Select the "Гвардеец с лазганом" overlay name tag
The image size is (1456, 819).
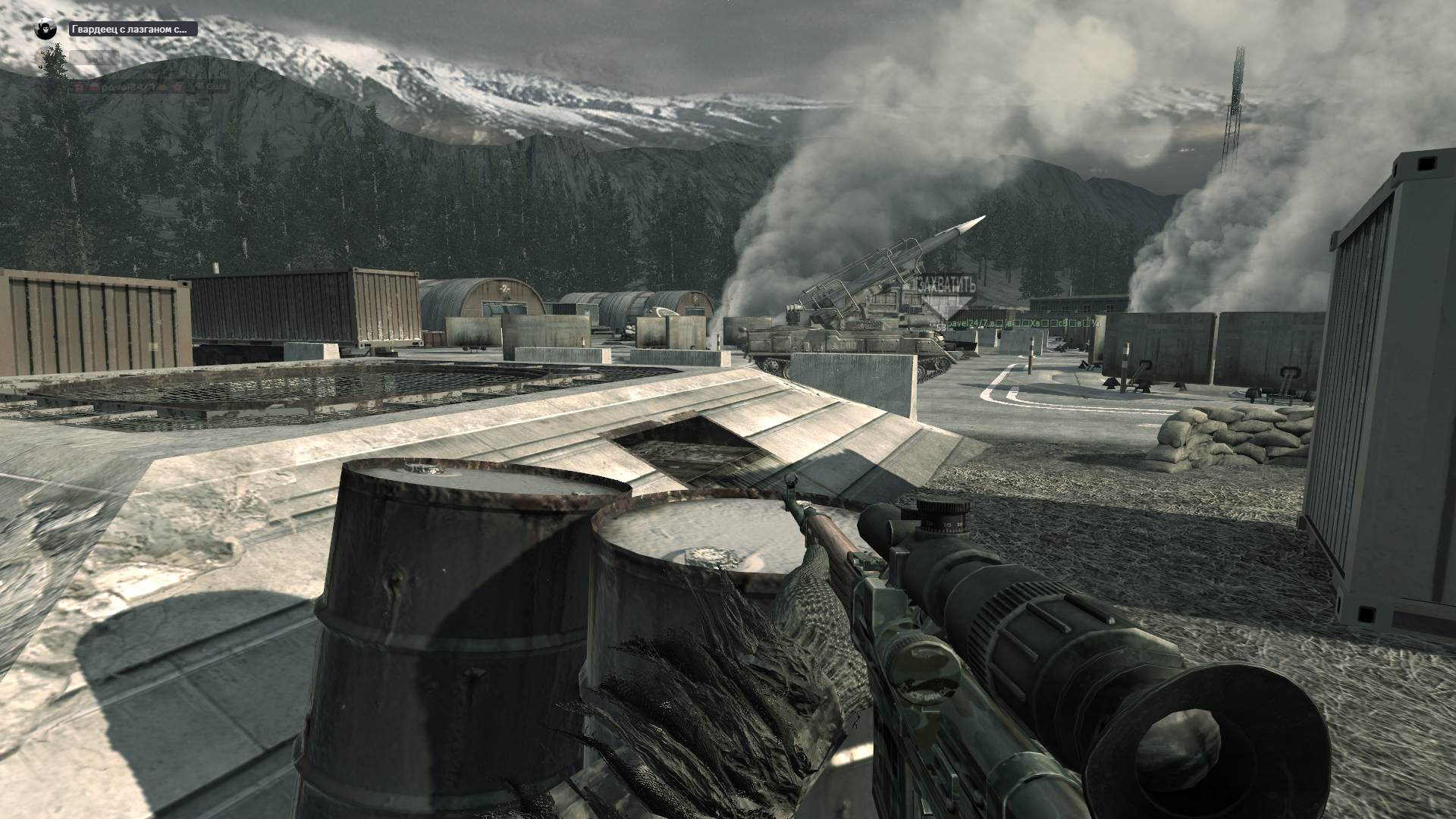click(x=133, y=30)
